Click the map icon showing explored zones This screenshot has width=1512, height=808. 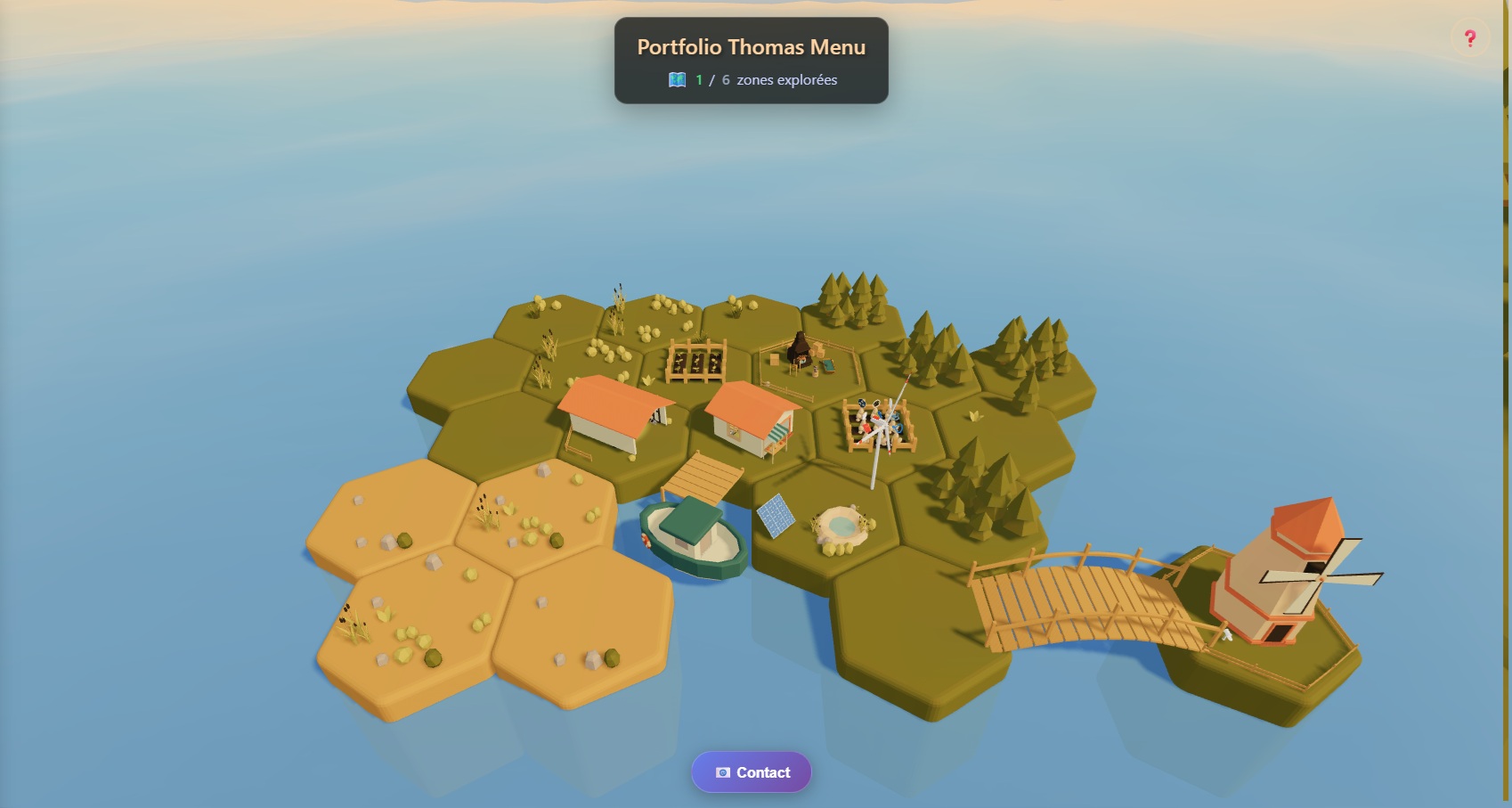pyautogui.click(x=679, y=79)
